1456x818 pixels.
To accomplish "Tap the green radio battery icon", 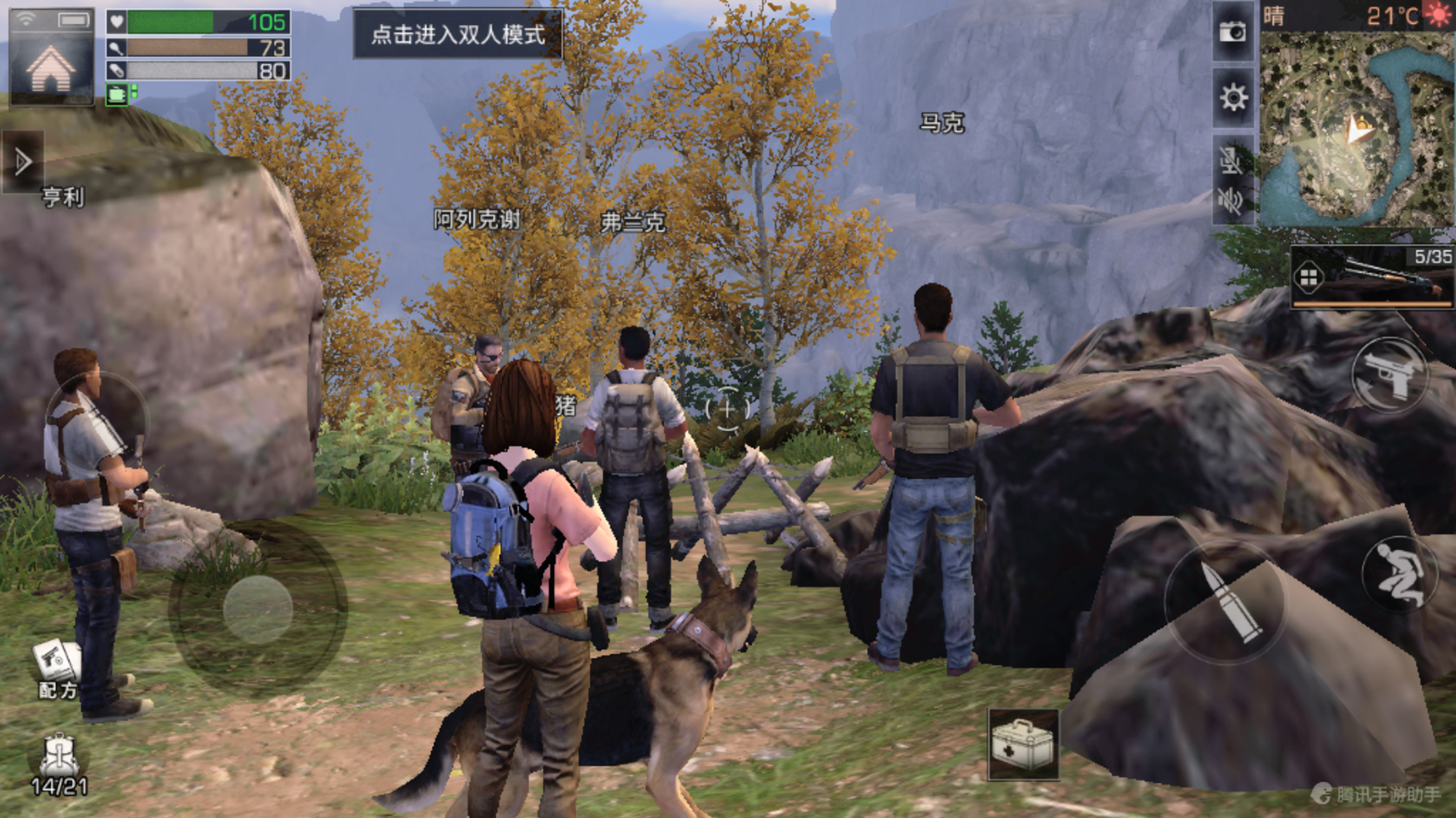I will tap(117, 95).
